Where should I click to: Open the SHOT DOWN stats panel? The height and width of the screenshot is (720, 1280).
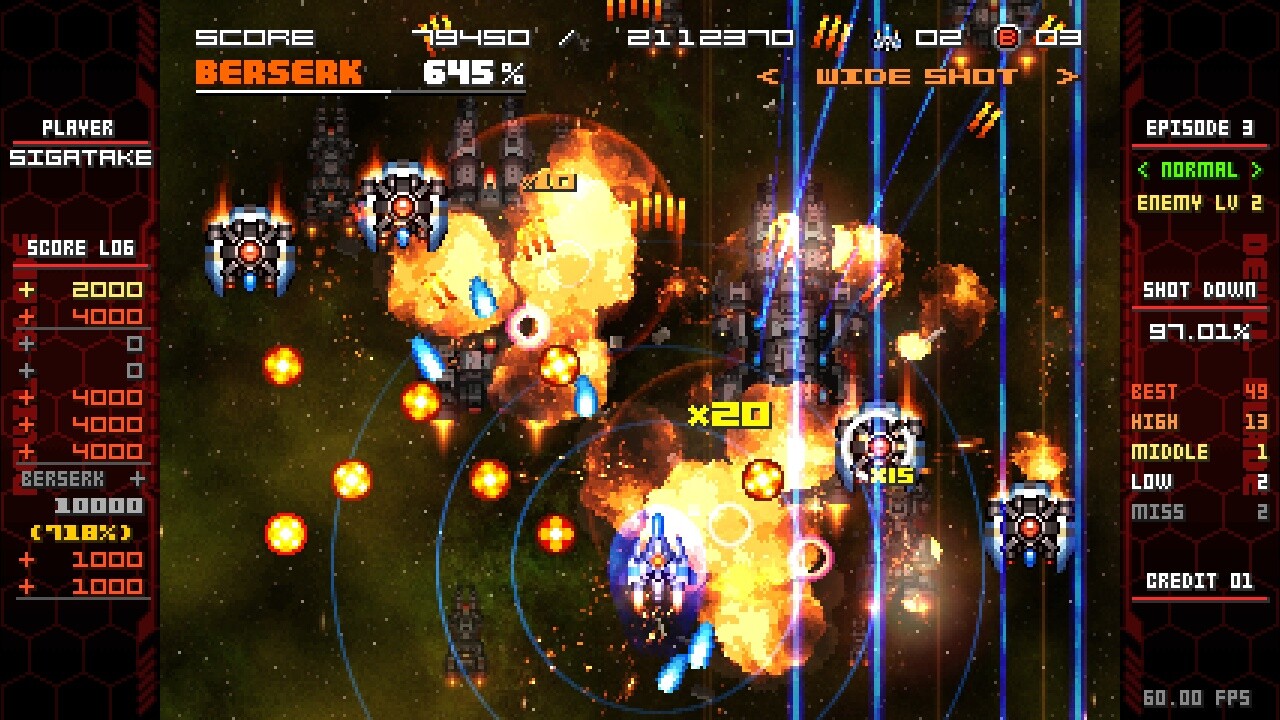point(1199,289)
